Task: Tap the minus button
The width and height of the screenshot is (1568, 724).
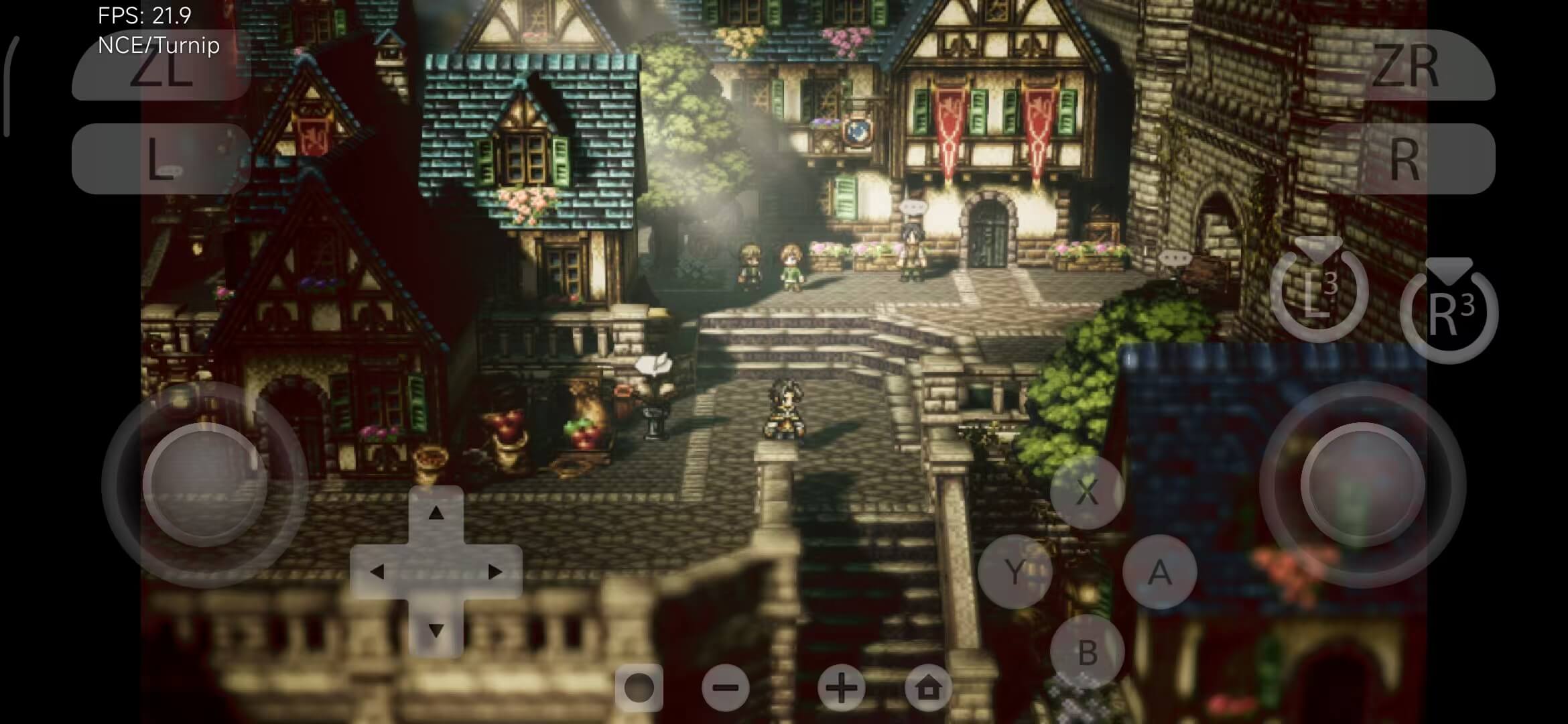Action: tap(726, 688)
